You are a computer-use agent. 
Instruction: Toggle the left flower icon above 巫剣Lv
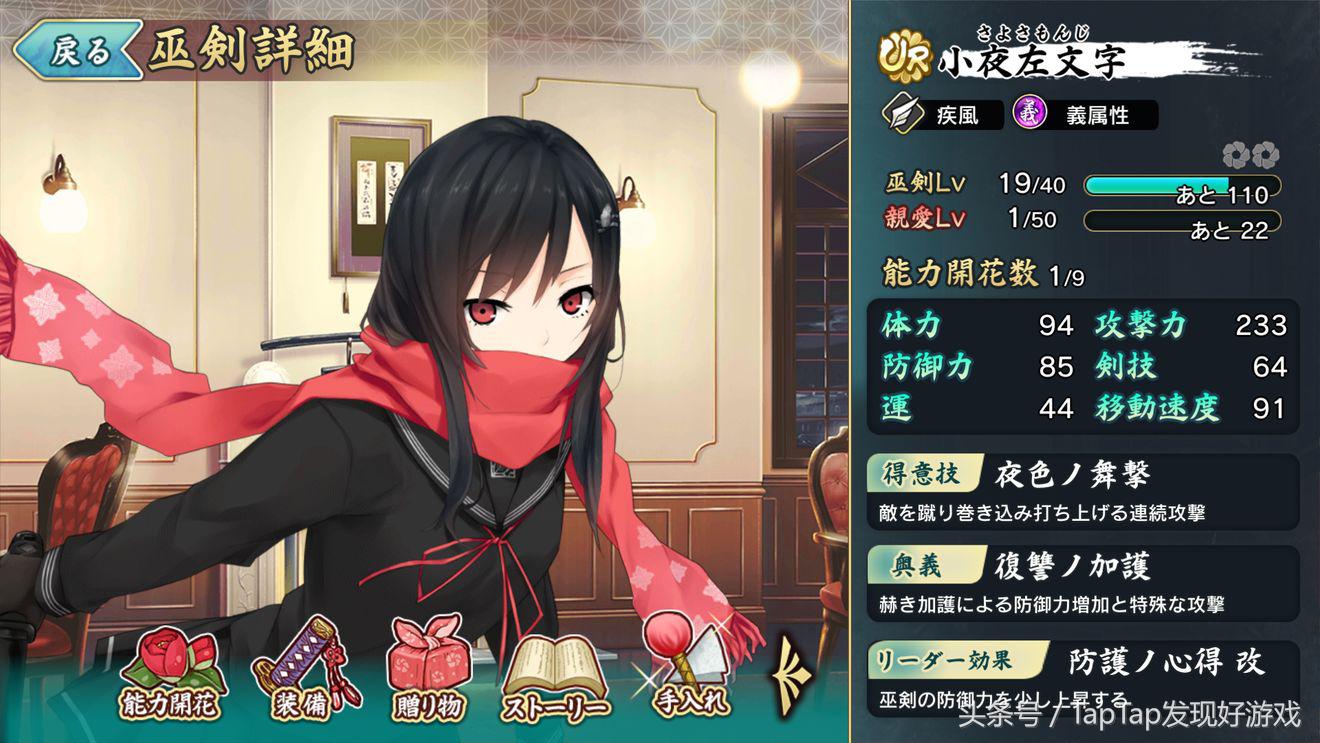pos(1237,155)
